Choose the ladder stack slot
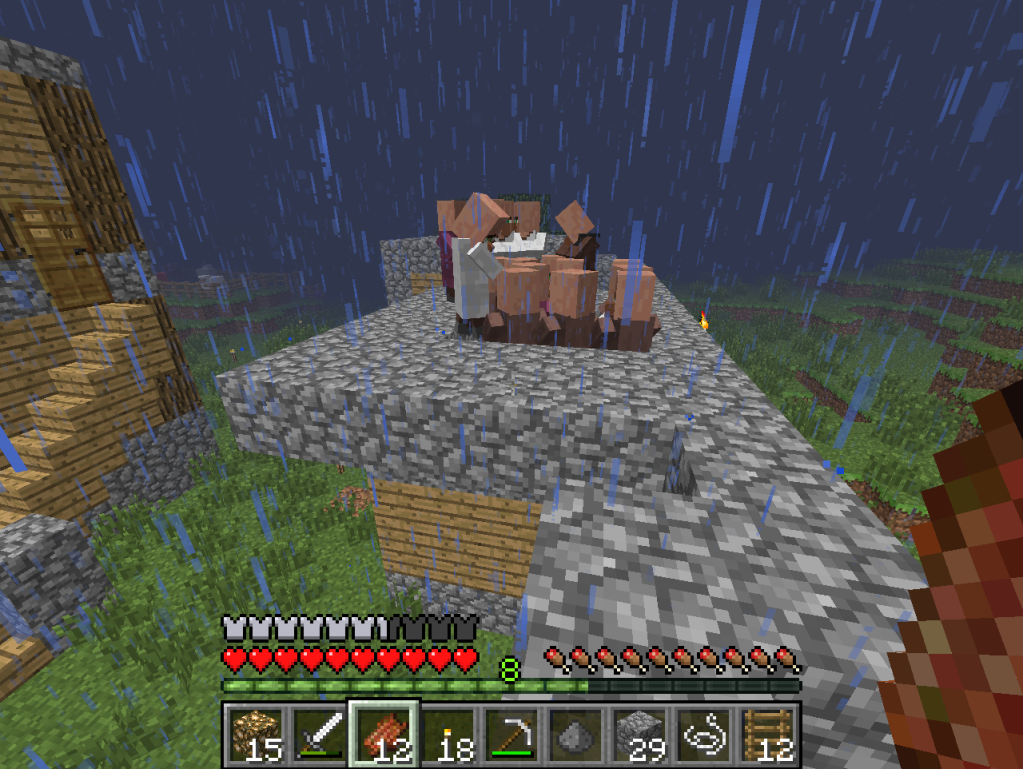 coord(770,734)
